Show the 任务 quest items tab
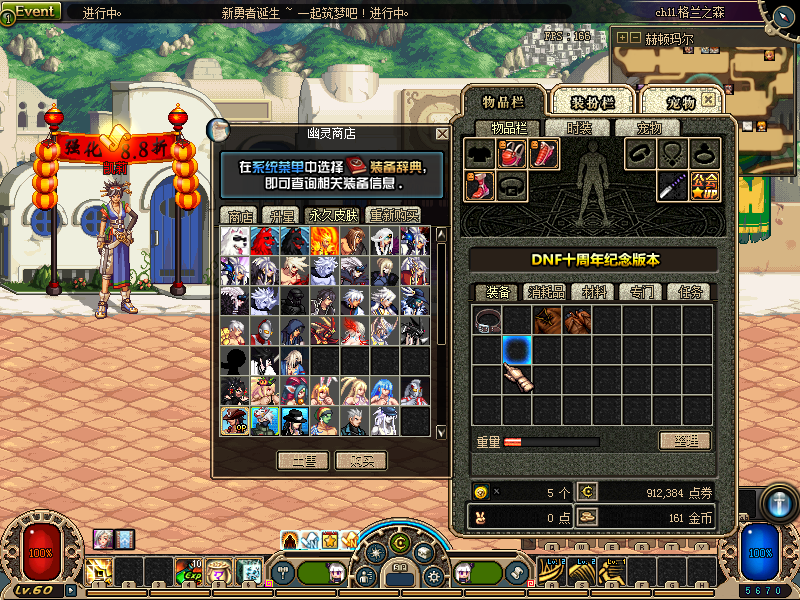 click(689, 292)
